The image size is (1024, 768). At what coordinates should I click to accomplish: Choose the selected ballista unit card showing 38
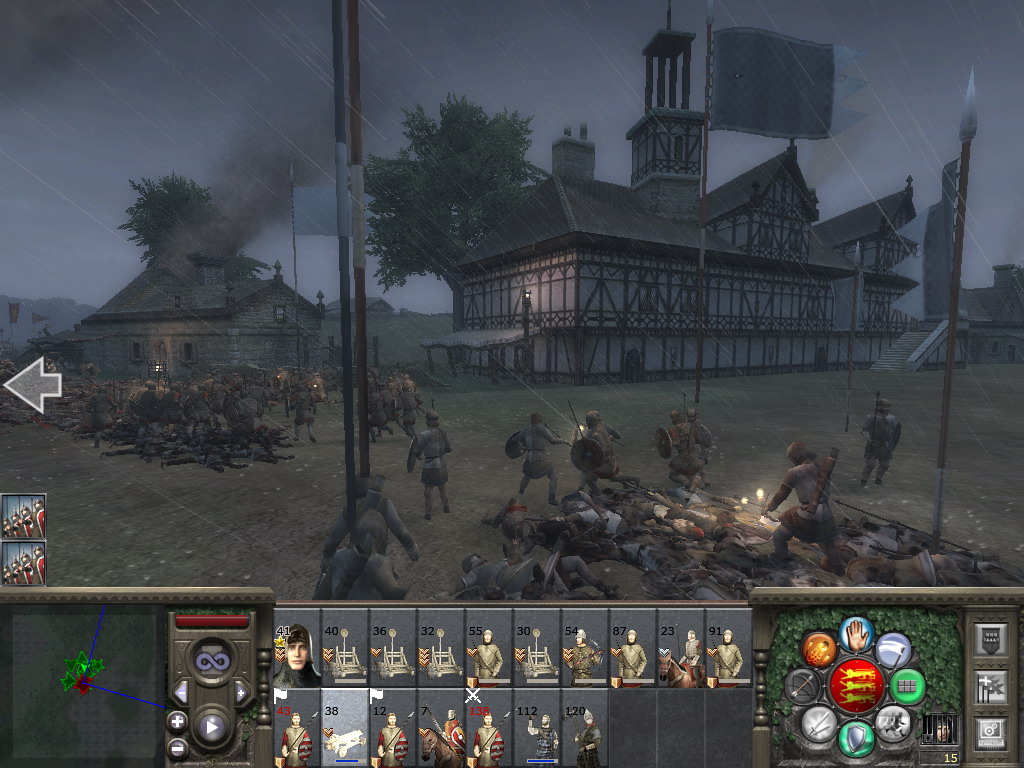pos(344,727)
